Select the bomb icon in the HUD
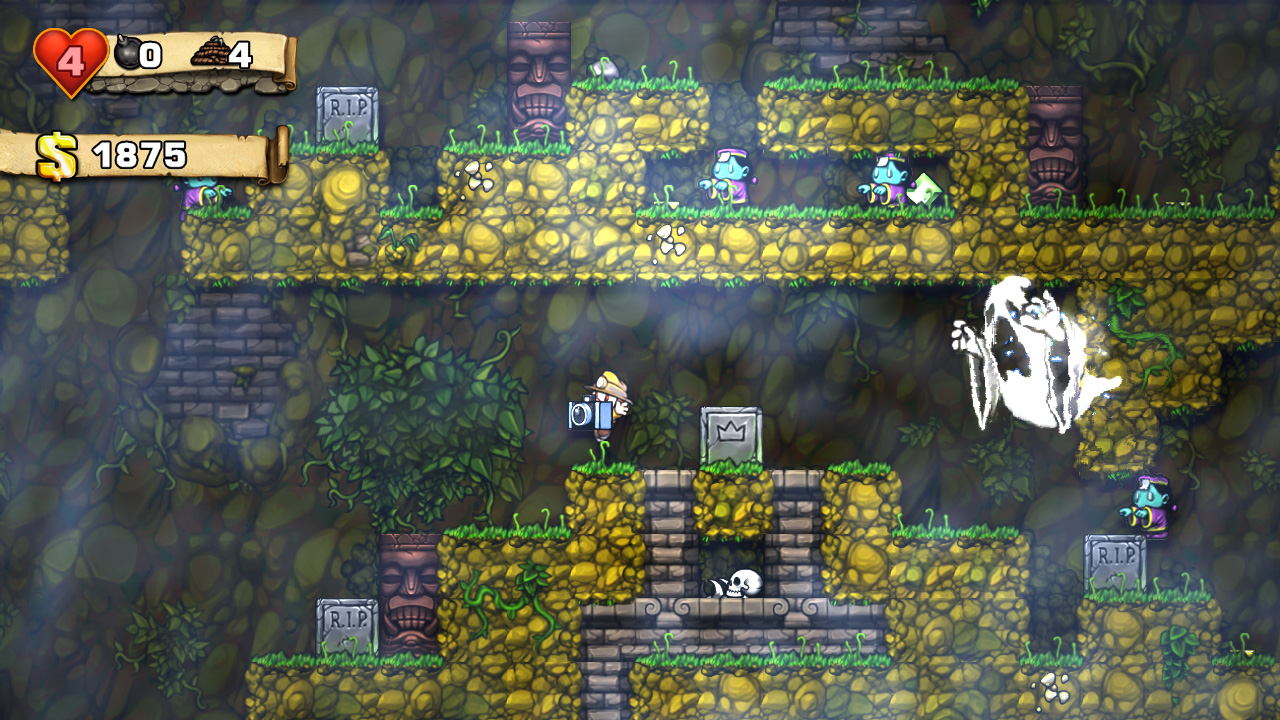This screenshot has width=1280, height=720. (x=127, y=52)
